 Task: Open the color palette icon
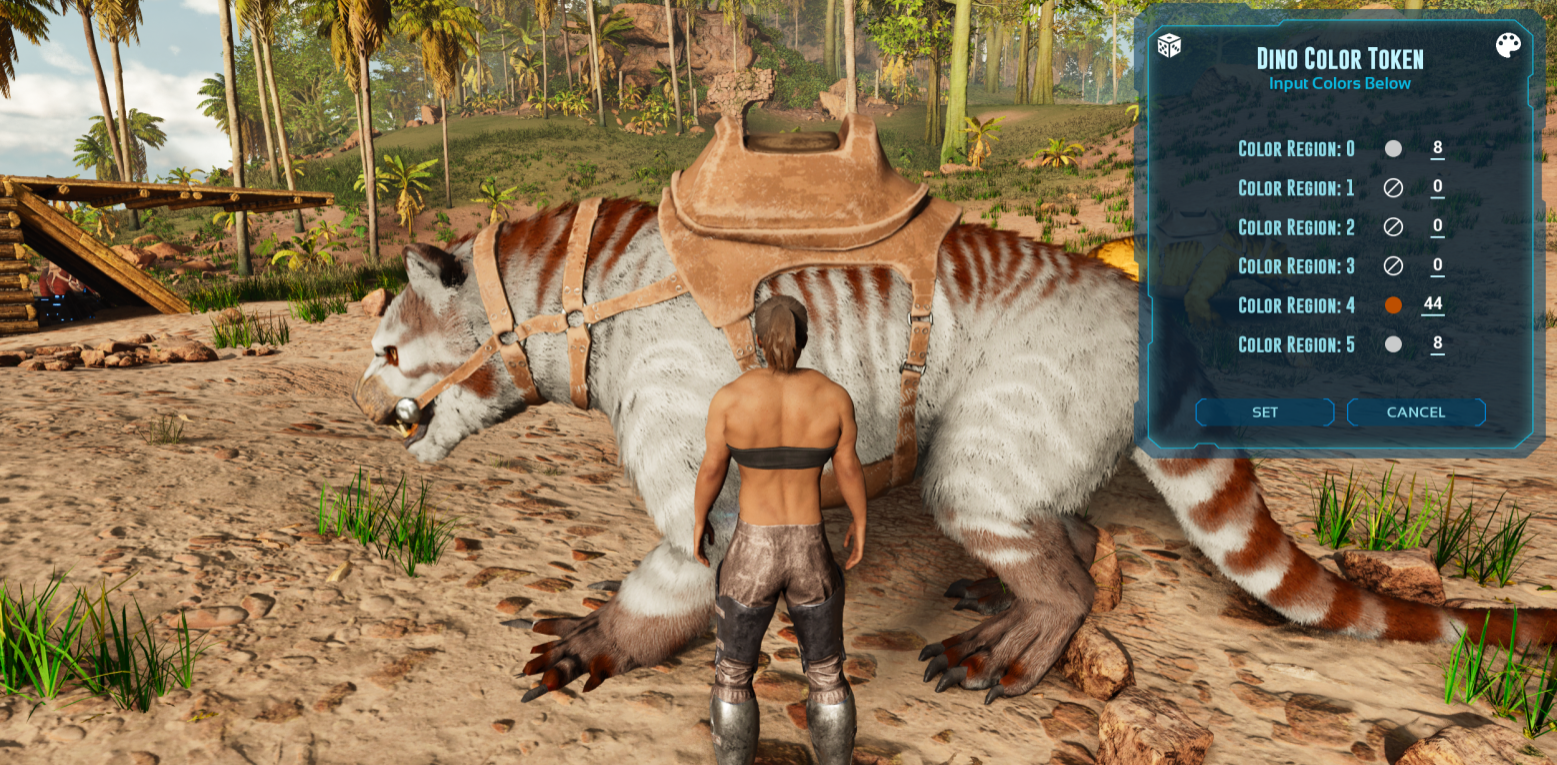click(1508, 46)
